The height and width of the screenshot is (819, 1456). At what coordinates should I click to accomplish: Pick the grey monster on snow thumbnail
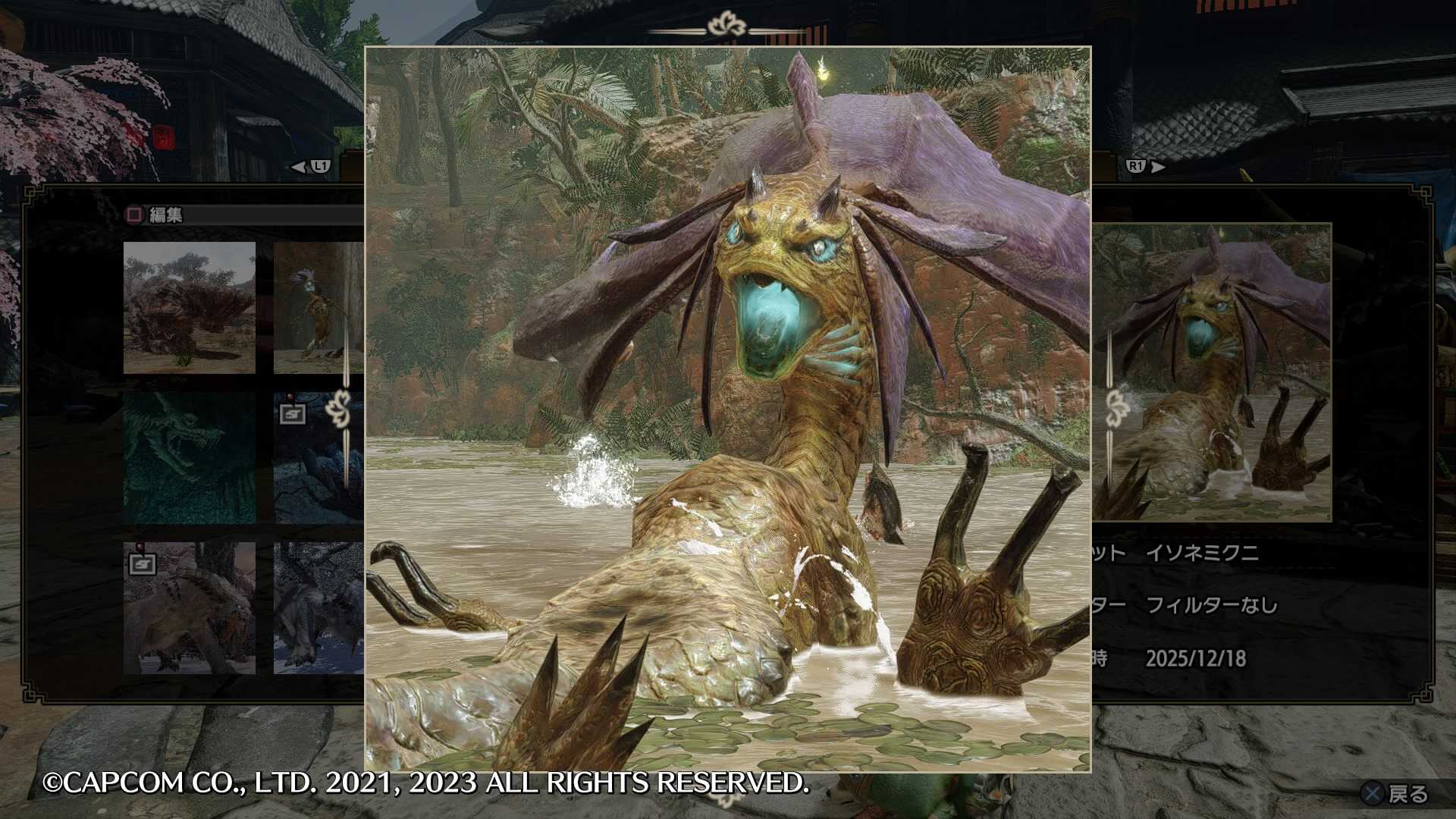[318, 607]
